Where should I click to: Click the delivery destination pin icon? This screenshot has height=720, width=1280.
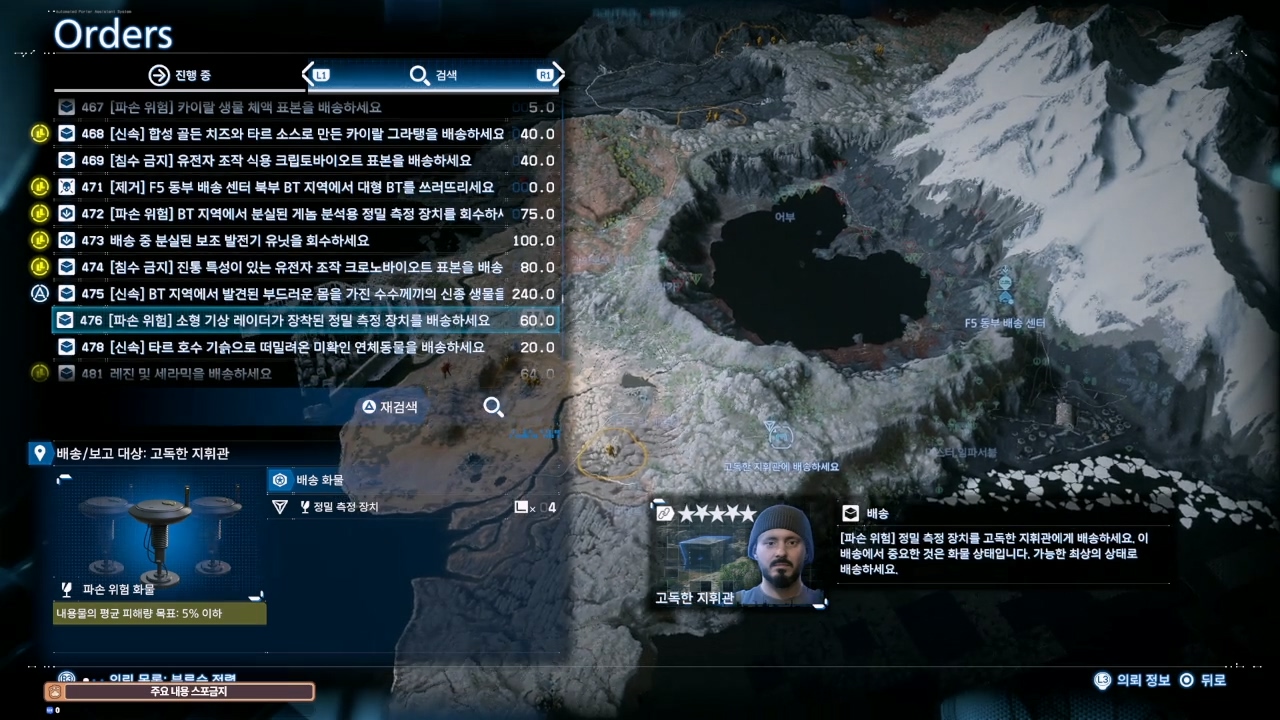click(39, 453)
